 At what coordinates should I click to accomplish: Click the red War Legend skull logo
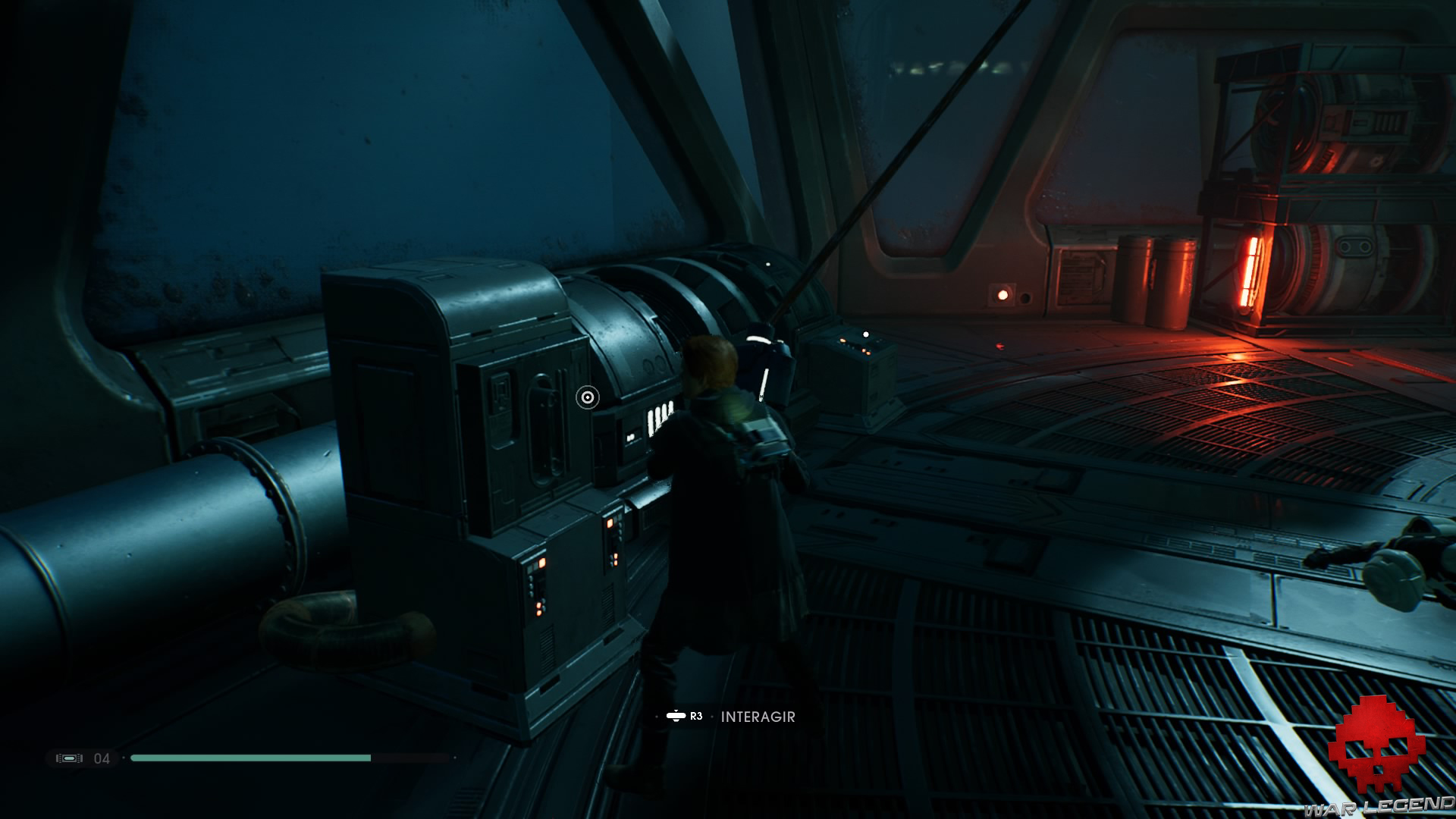tap(1376, 747)
